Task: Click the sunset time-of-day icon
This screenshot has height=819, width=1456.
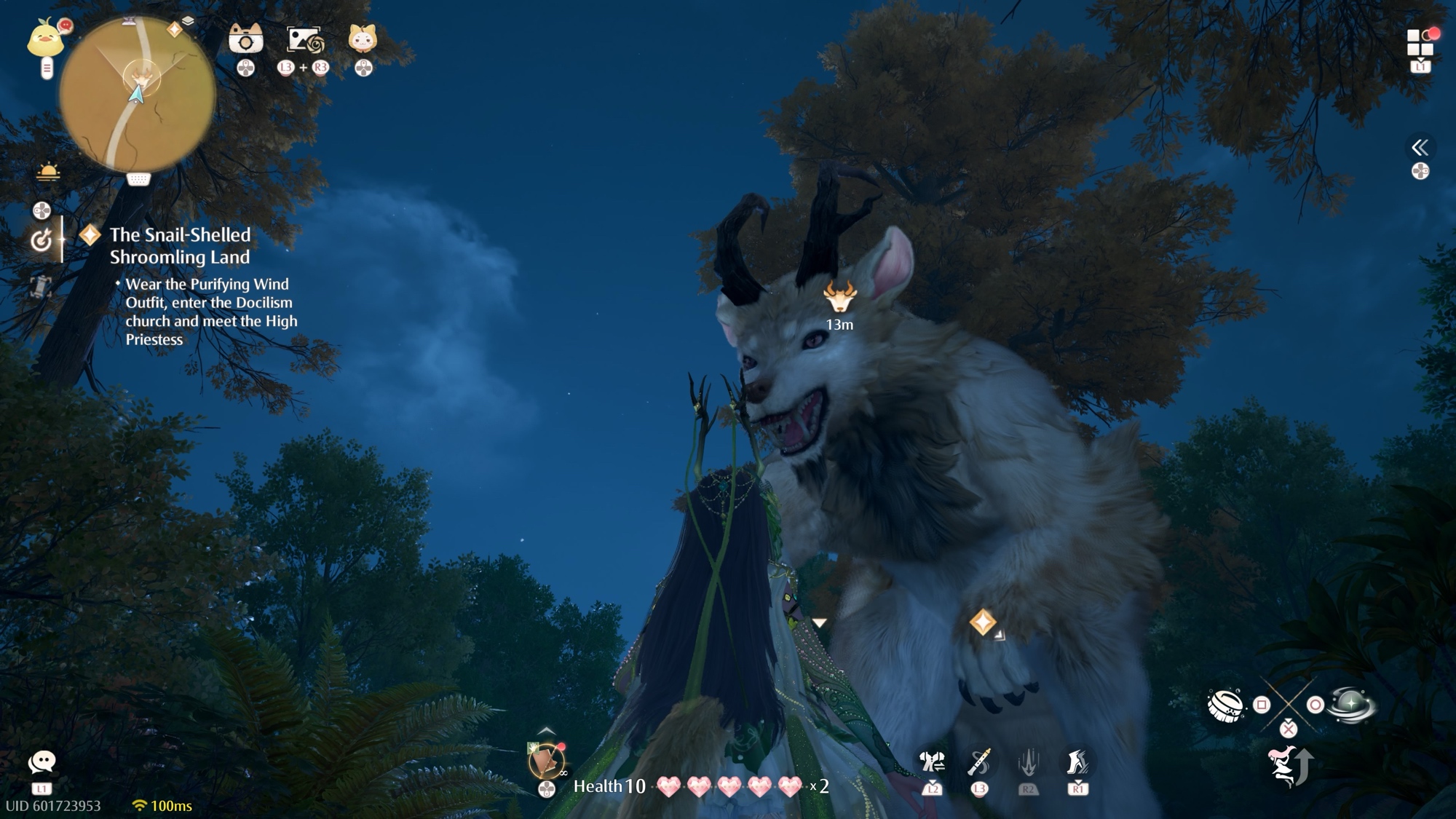Action: pyautogui.click(x=48, y=173)
